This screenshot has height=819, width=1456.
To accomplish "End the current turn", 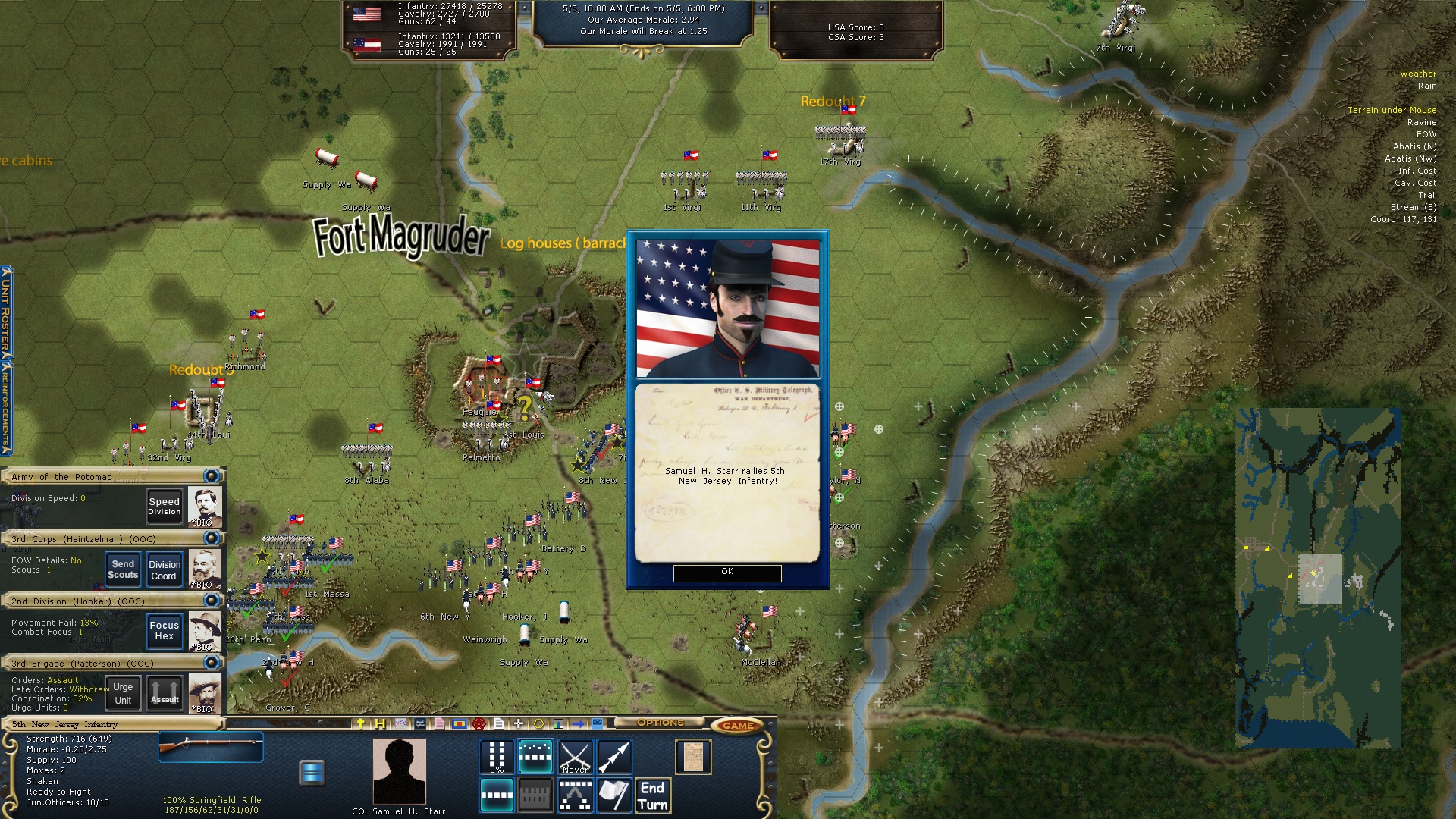I will [x=652, y=795].
